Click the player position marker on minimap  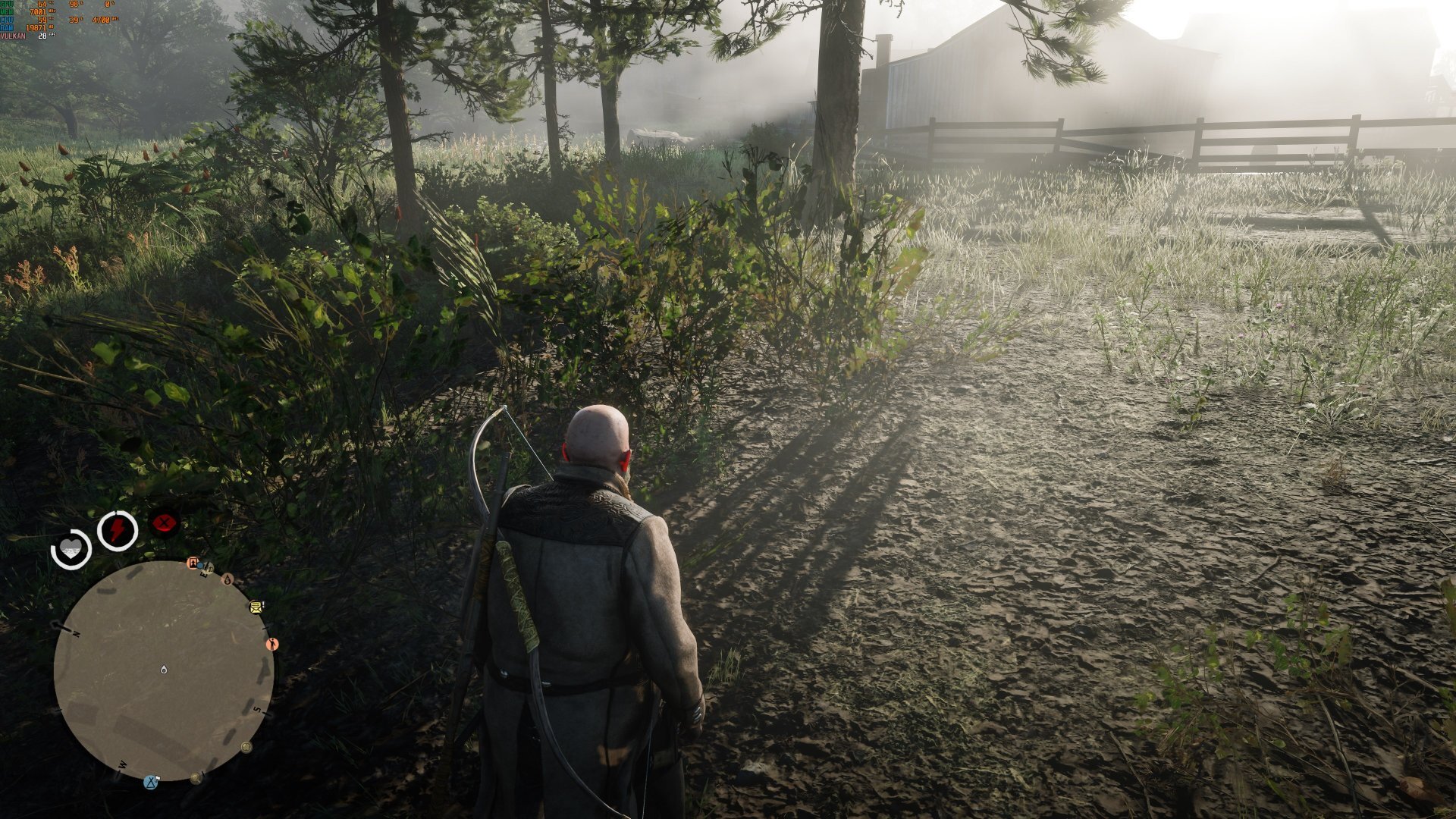tap(164, 669)
